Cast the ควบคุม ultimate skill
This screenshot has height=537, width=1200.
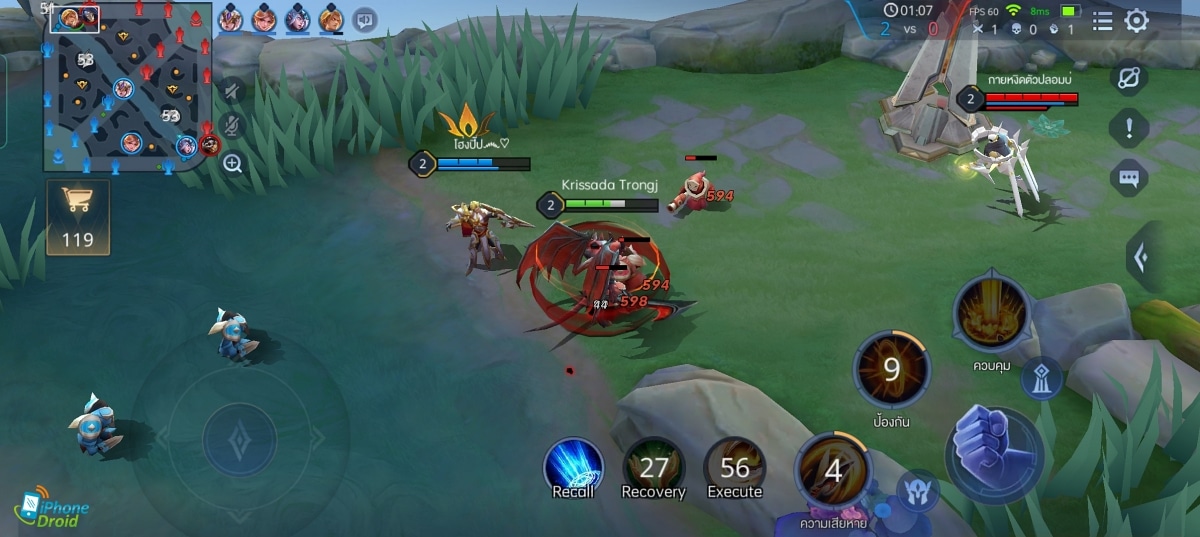[991, 315]
